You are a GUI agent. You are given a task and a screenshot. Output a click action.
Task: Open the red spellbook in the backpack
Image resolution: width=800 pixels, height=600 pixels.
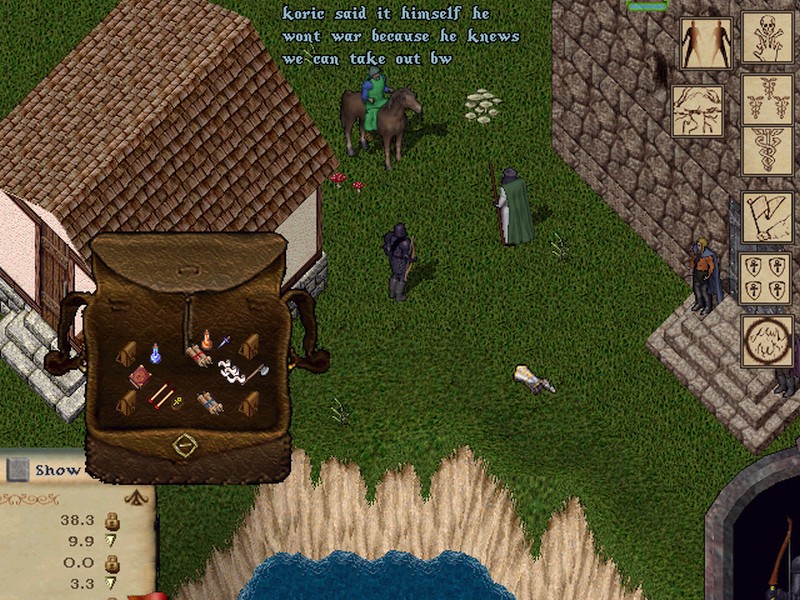tap(140, 377)
